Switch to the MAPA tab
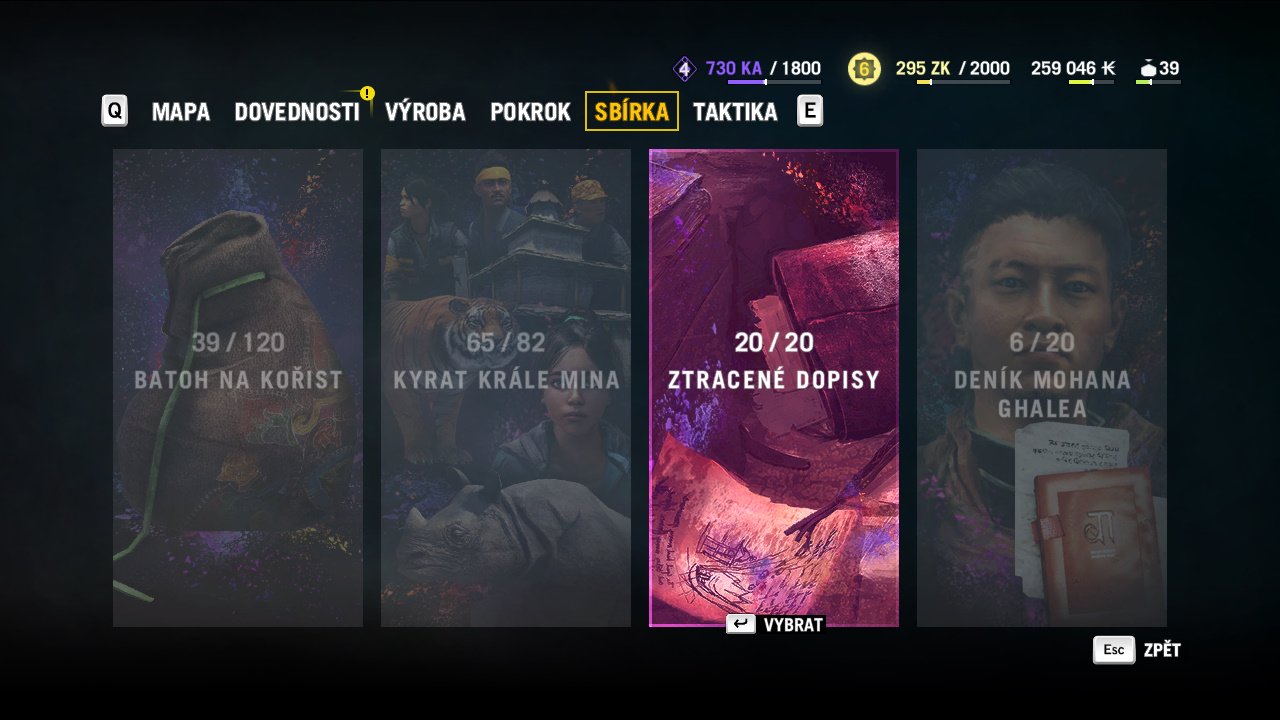 tap(181, 111)
